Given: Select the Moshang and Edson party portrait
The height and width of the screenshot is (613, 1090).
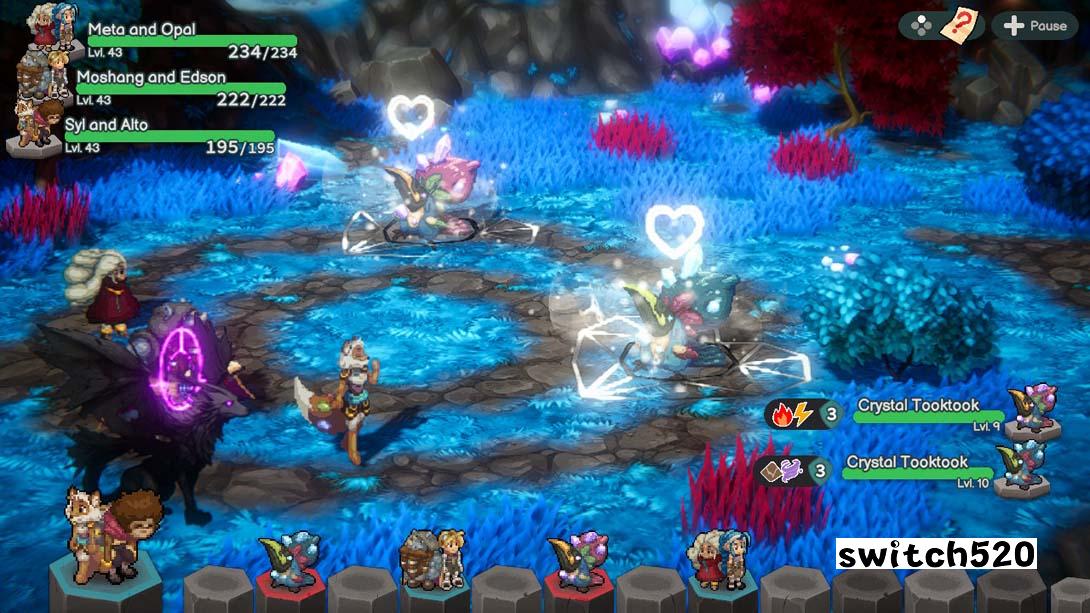Looking at the screenshot, I should 40,78.
